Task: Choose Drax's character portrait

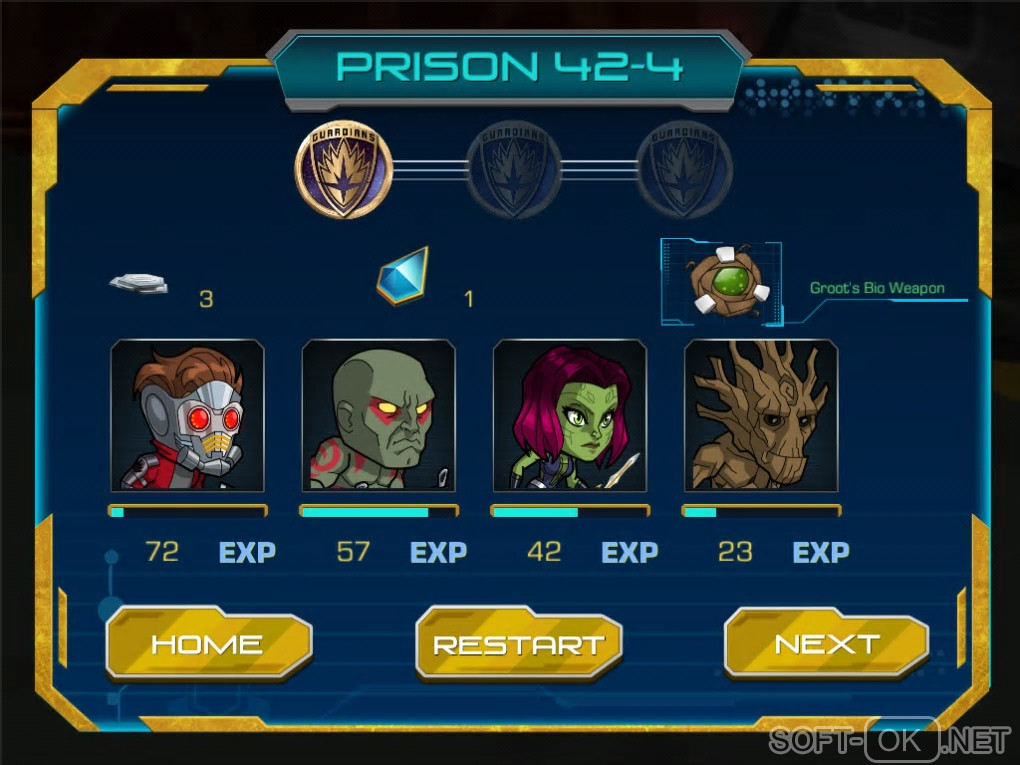Action: point(378,416)
